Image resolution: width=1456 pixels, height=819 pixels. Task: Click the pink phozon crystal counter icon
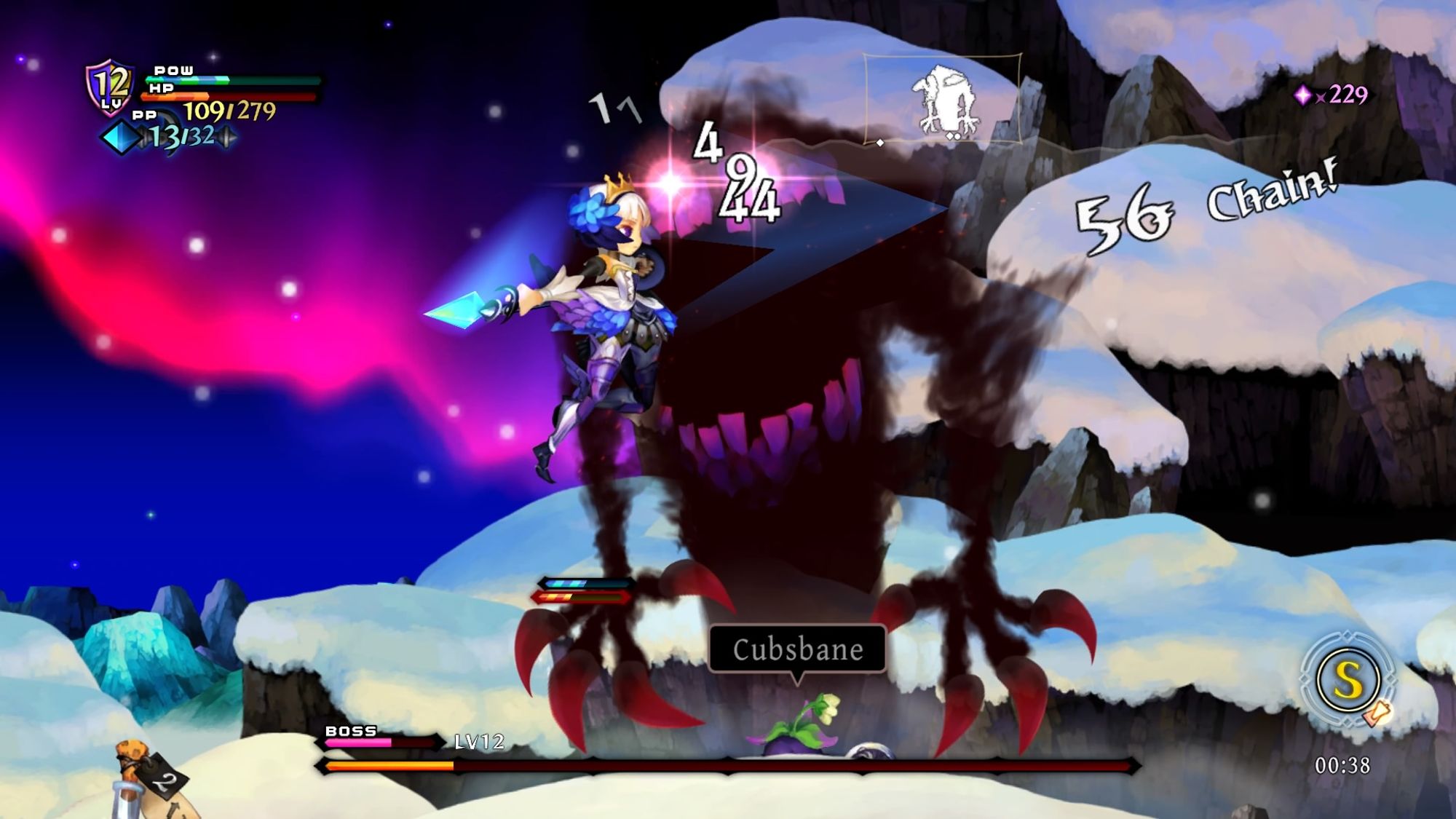pos(1302,95)
